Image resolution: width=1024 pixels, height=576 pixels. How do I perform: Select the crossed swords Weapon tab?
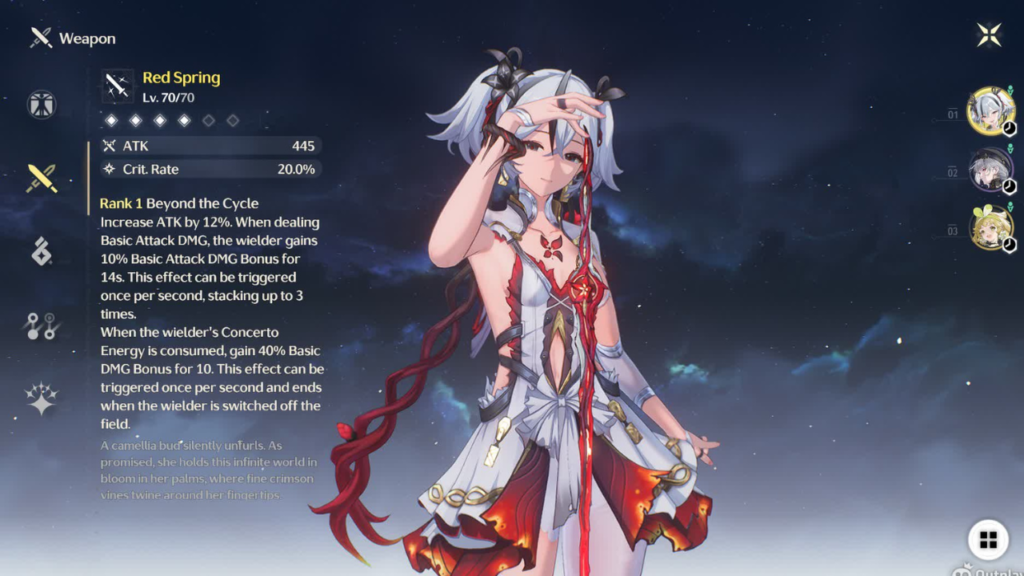pos(42,178)
